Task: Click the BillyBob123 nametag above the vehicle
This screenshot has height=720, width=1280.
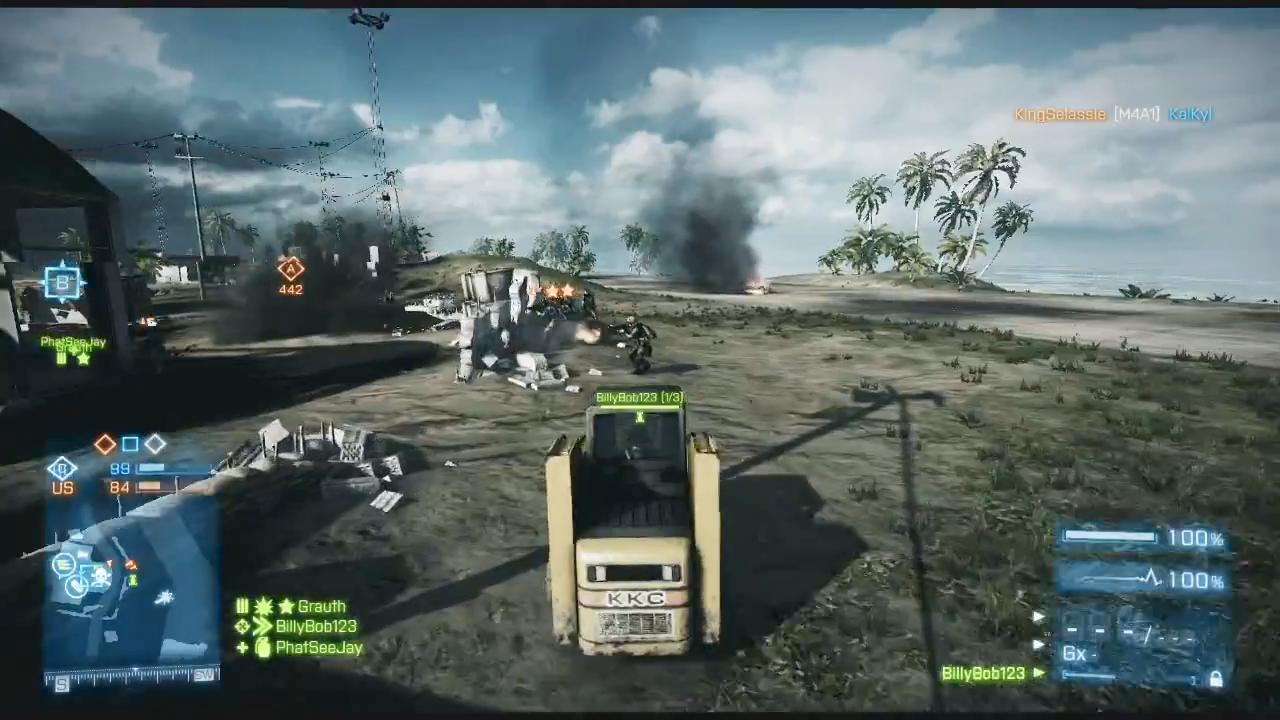Action: point(639,398)
